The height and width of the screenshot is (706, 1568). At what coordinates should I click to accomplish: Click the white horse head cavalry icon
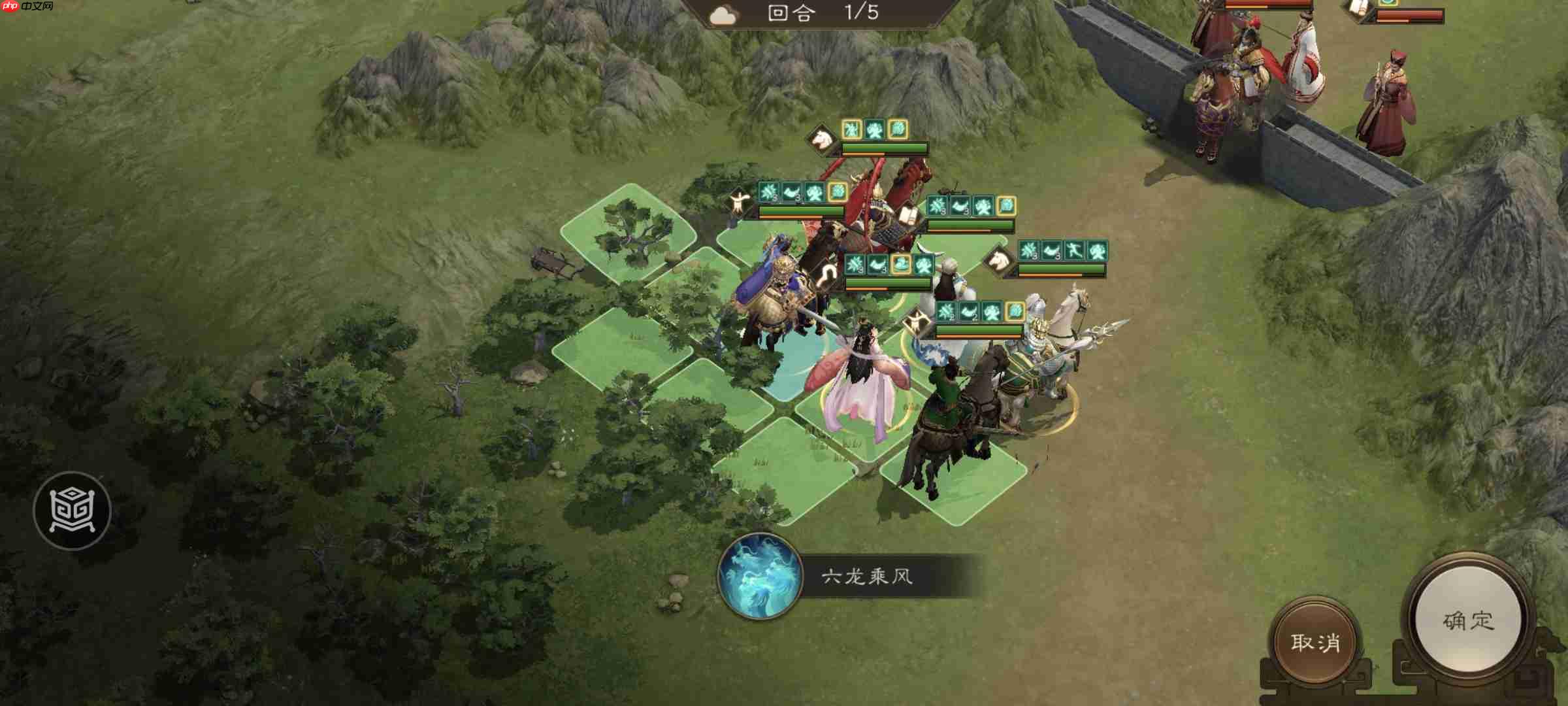pyautogui.click(x=1000, y=261)
